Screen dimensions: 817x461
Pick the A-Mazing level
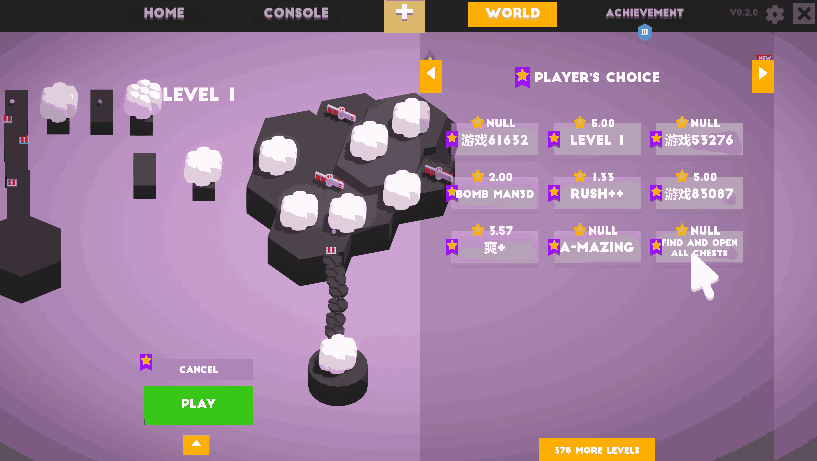(x=597, y=247)
